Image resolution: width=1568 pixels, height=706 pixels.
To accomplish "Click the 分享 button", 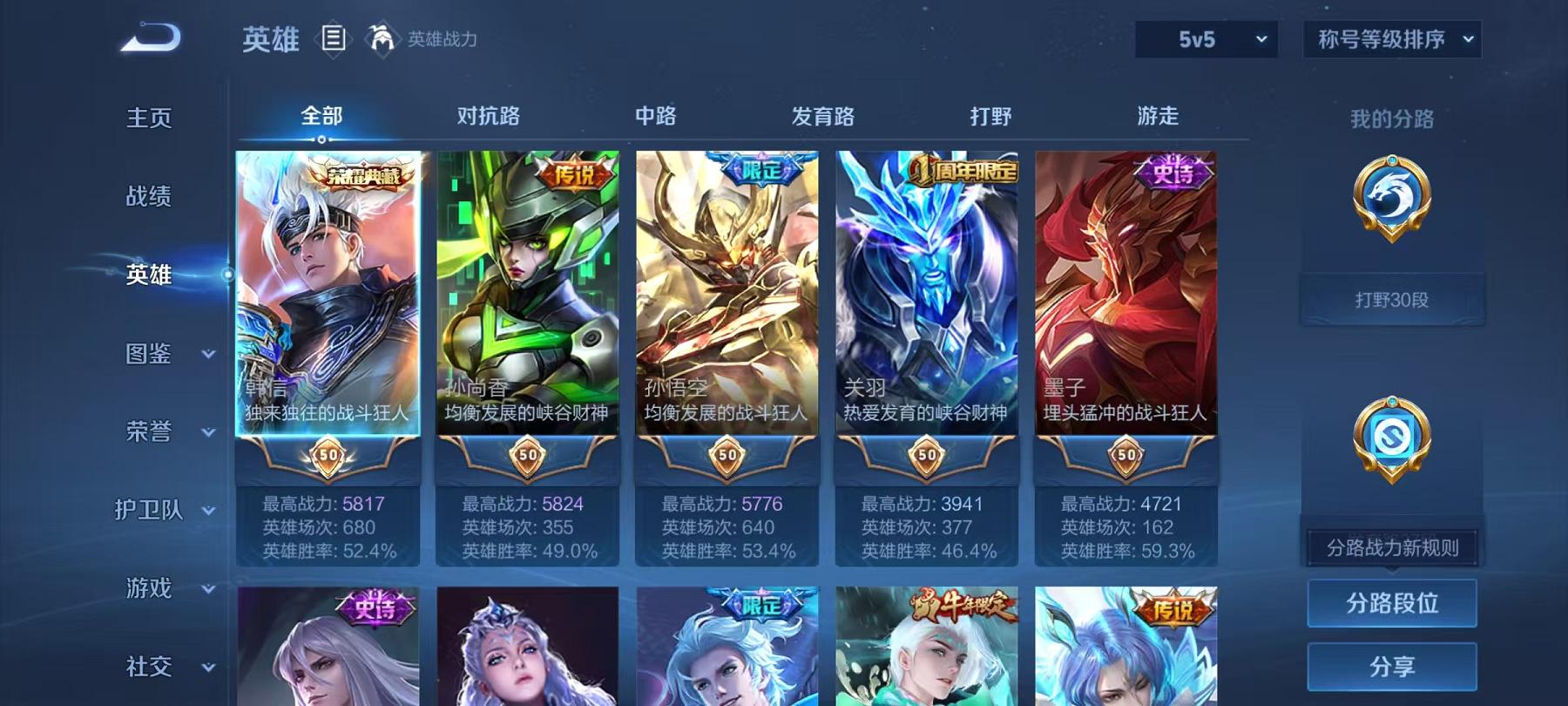I will click(1391, 667).
